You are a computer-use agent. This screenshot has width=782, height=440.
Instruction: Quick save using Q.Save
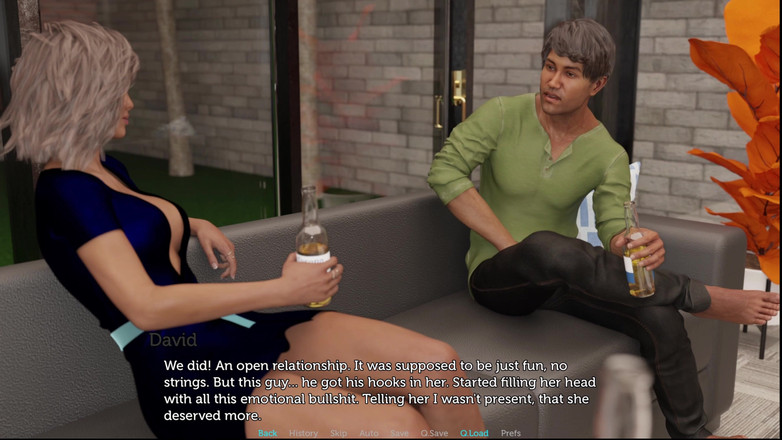coord(434,433)
